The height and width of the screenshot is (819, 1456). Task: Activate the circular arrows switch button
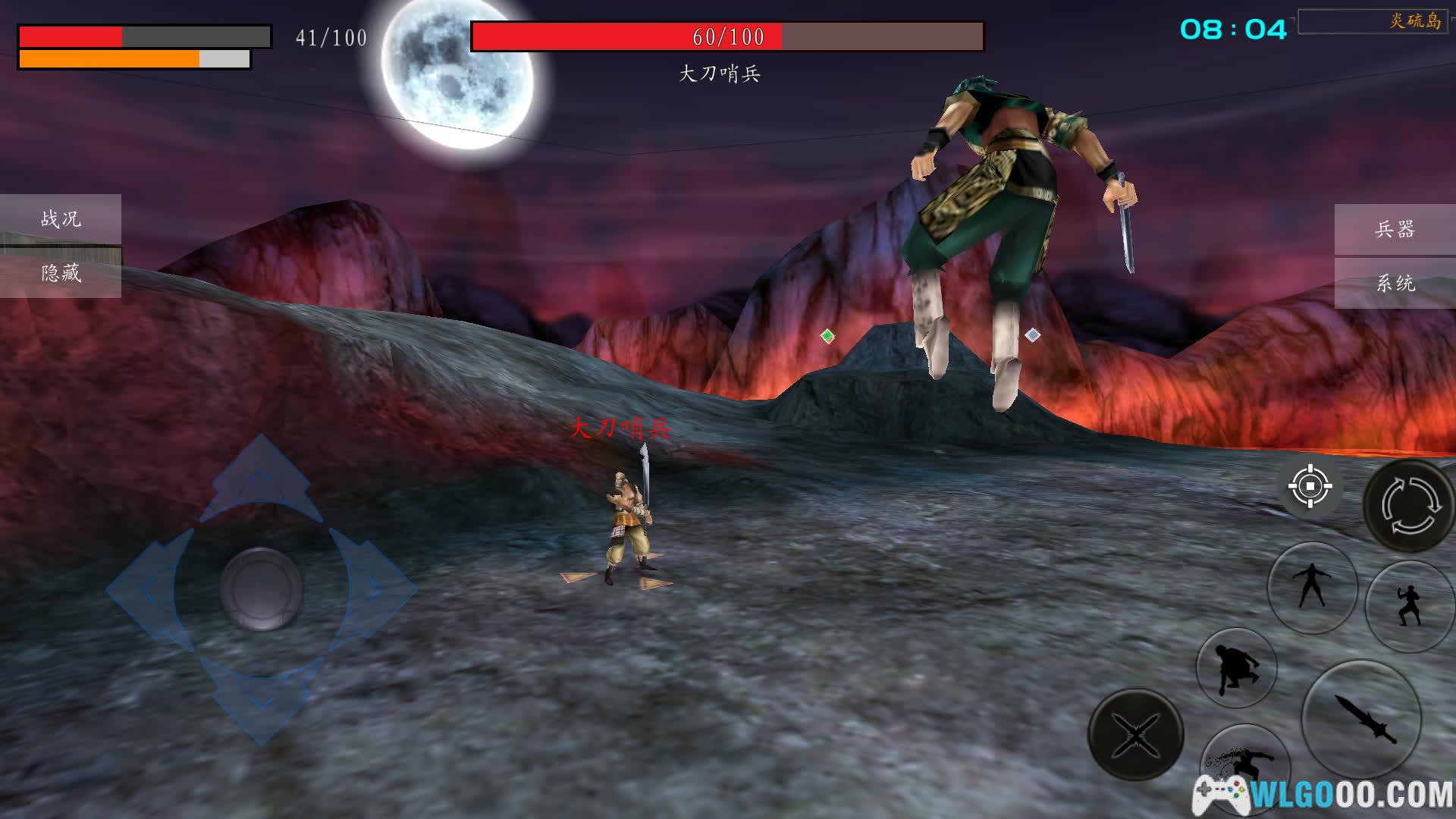(1409, 505)
